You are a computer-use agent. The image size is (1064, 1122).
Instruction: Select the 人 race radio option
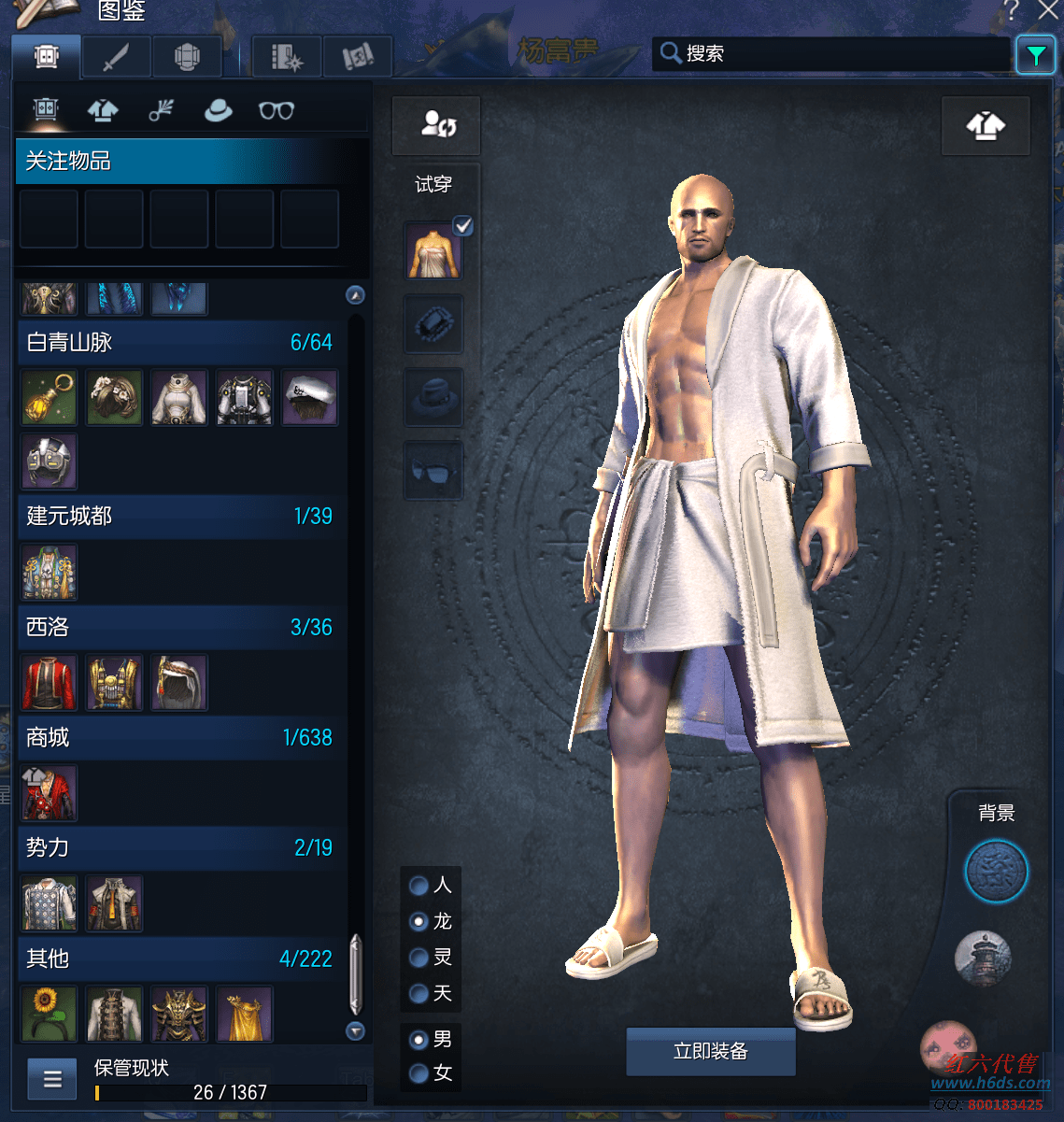click(419, 885)
